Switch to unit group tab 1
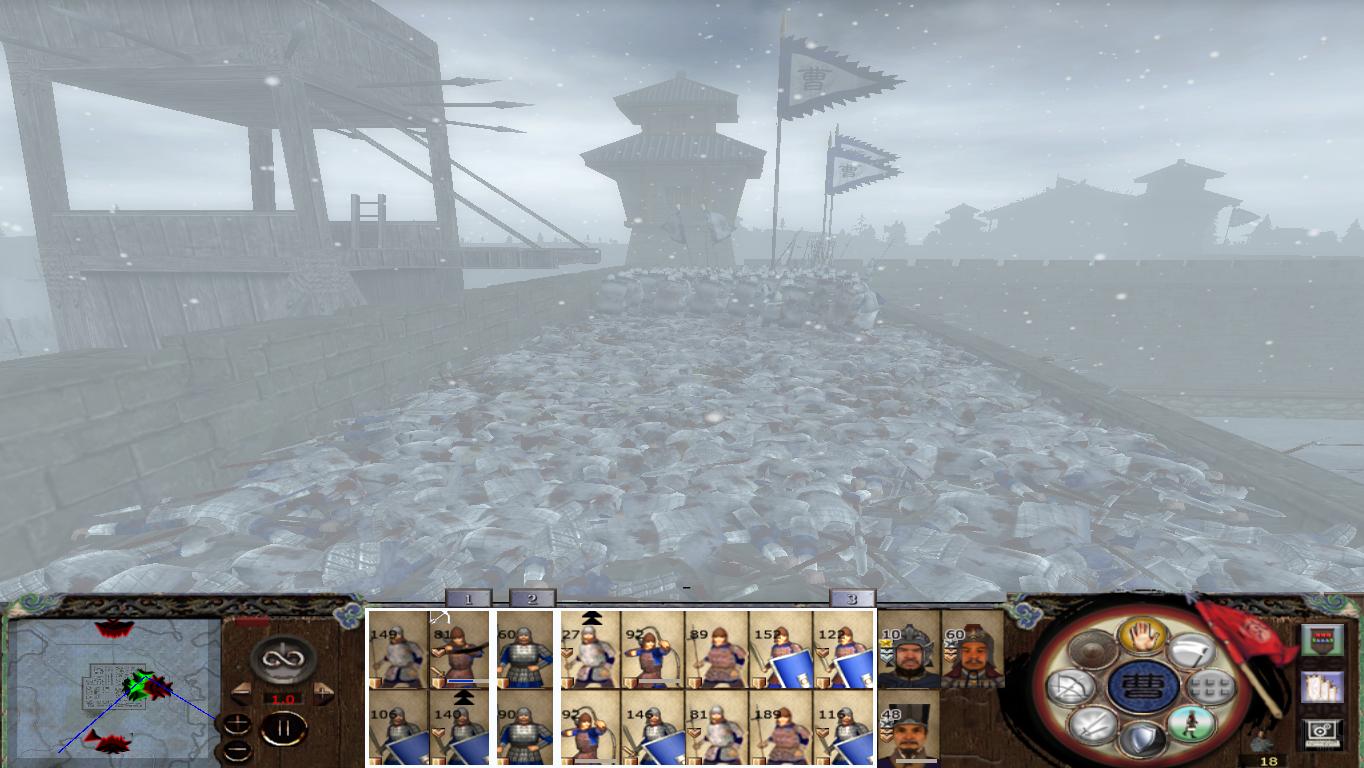Screen dimensions: 1364x768 click(466, 597)
